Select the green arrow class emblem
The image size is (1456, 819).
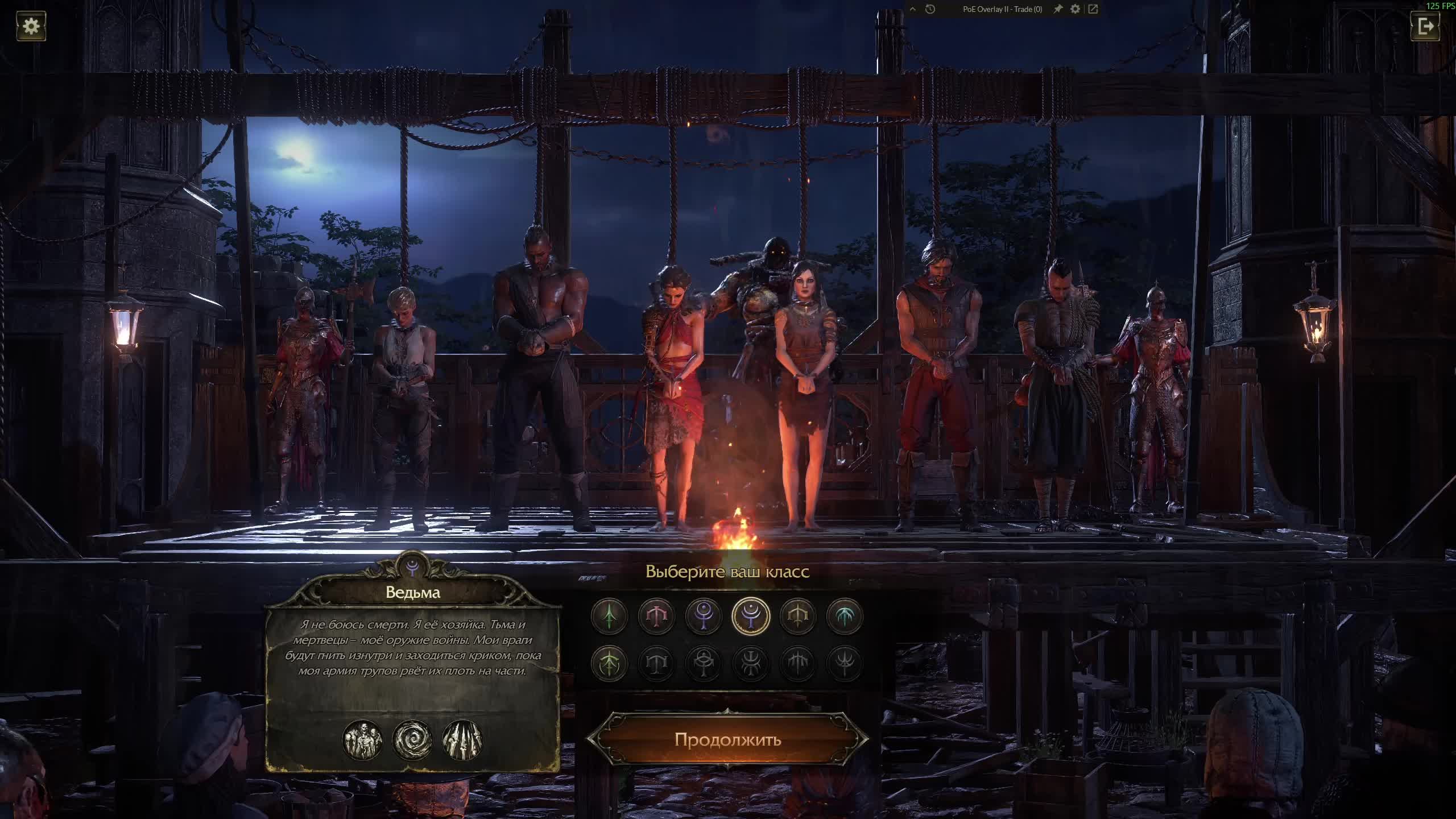point(609,615)
